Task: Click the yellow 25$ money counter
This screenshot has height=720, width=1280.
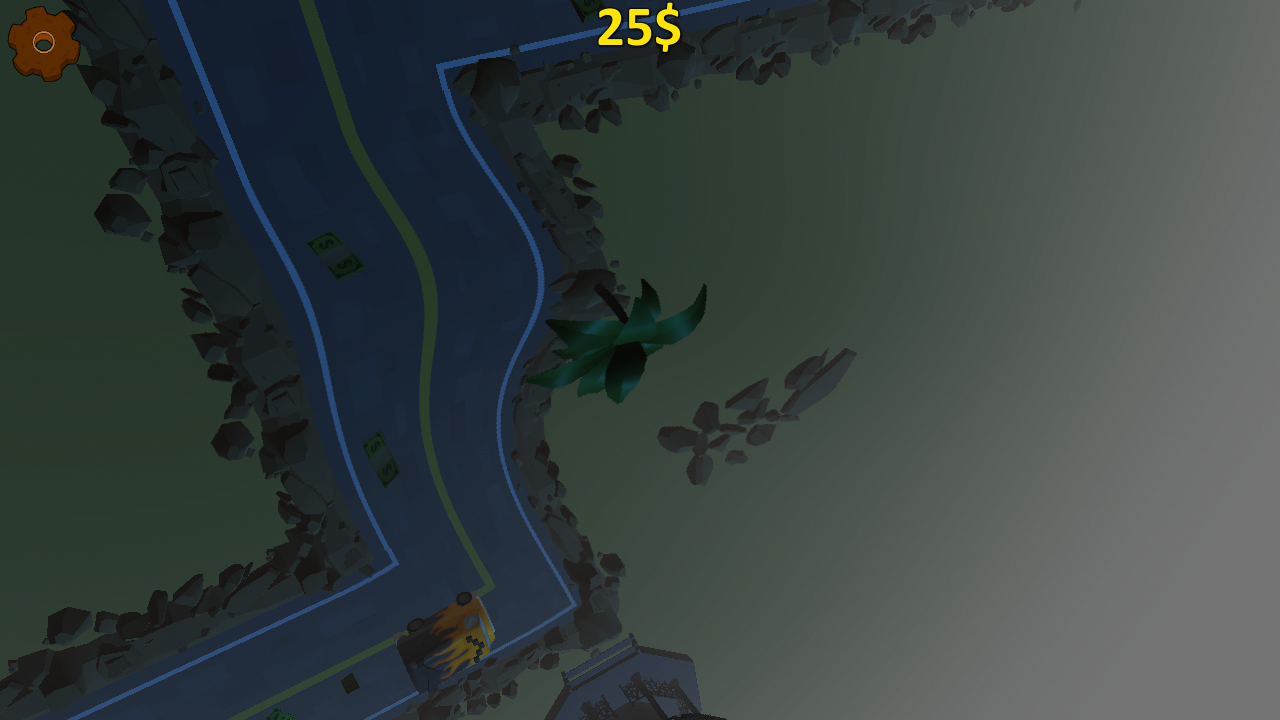Action: [x=637, y=28]
